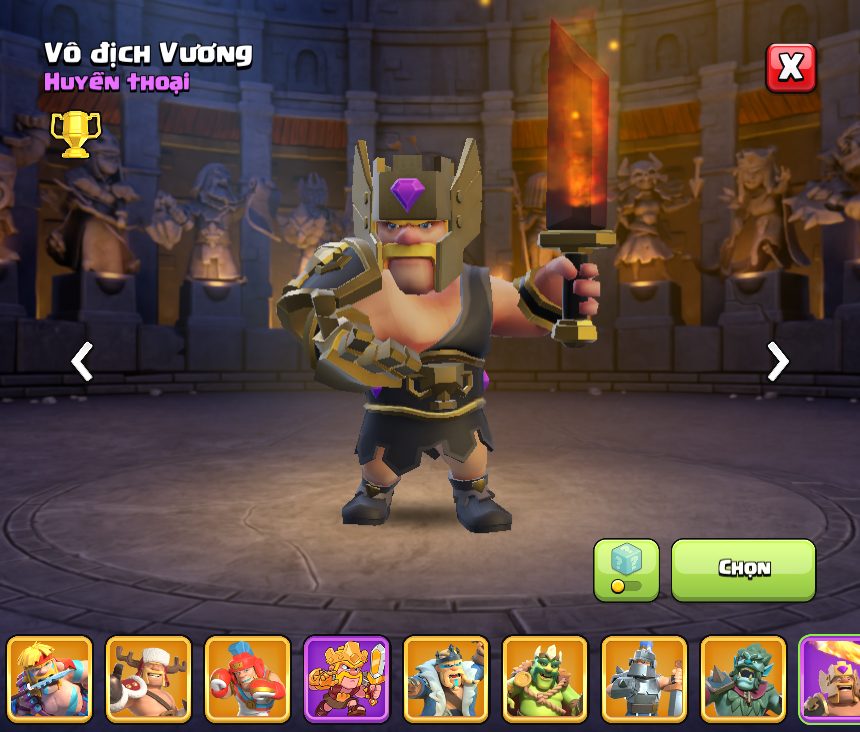This screenshot has height=732, width=860.
Task: Show the previous skin with the left arrow
Action: click(x=82, y=361)
